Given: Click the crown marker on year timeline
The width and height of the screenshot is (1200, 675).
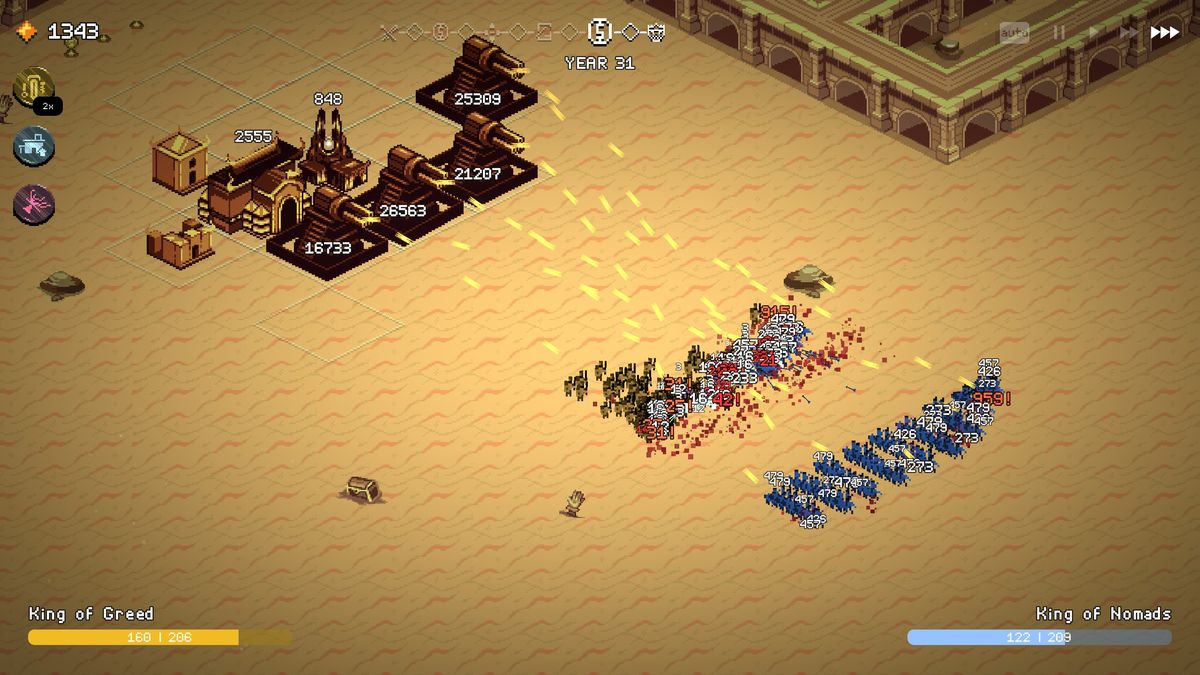Looking at the screenshot, I should pyautogui.click(x=656, y=32).
